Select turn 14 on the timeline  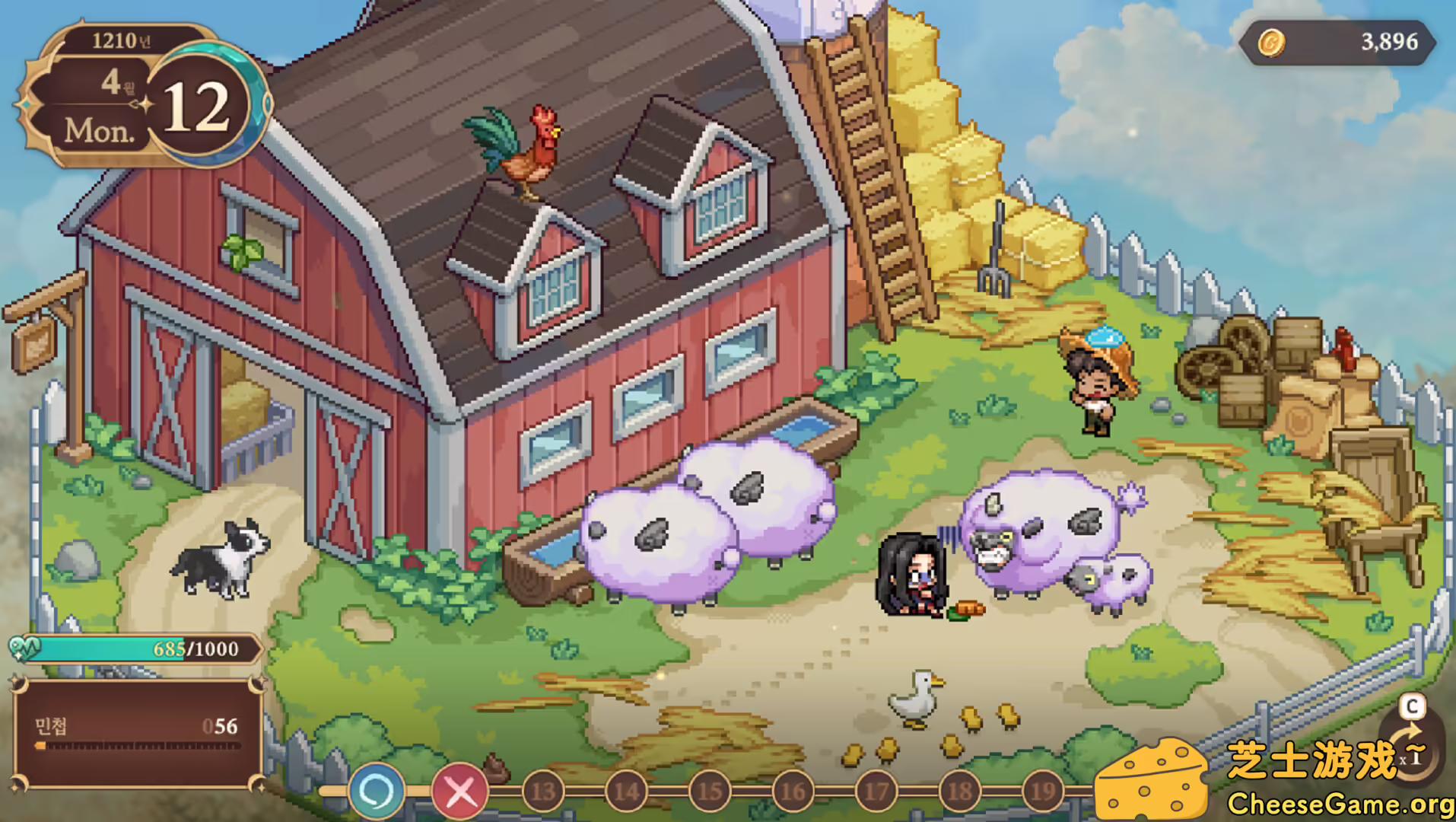click(627, 792)
